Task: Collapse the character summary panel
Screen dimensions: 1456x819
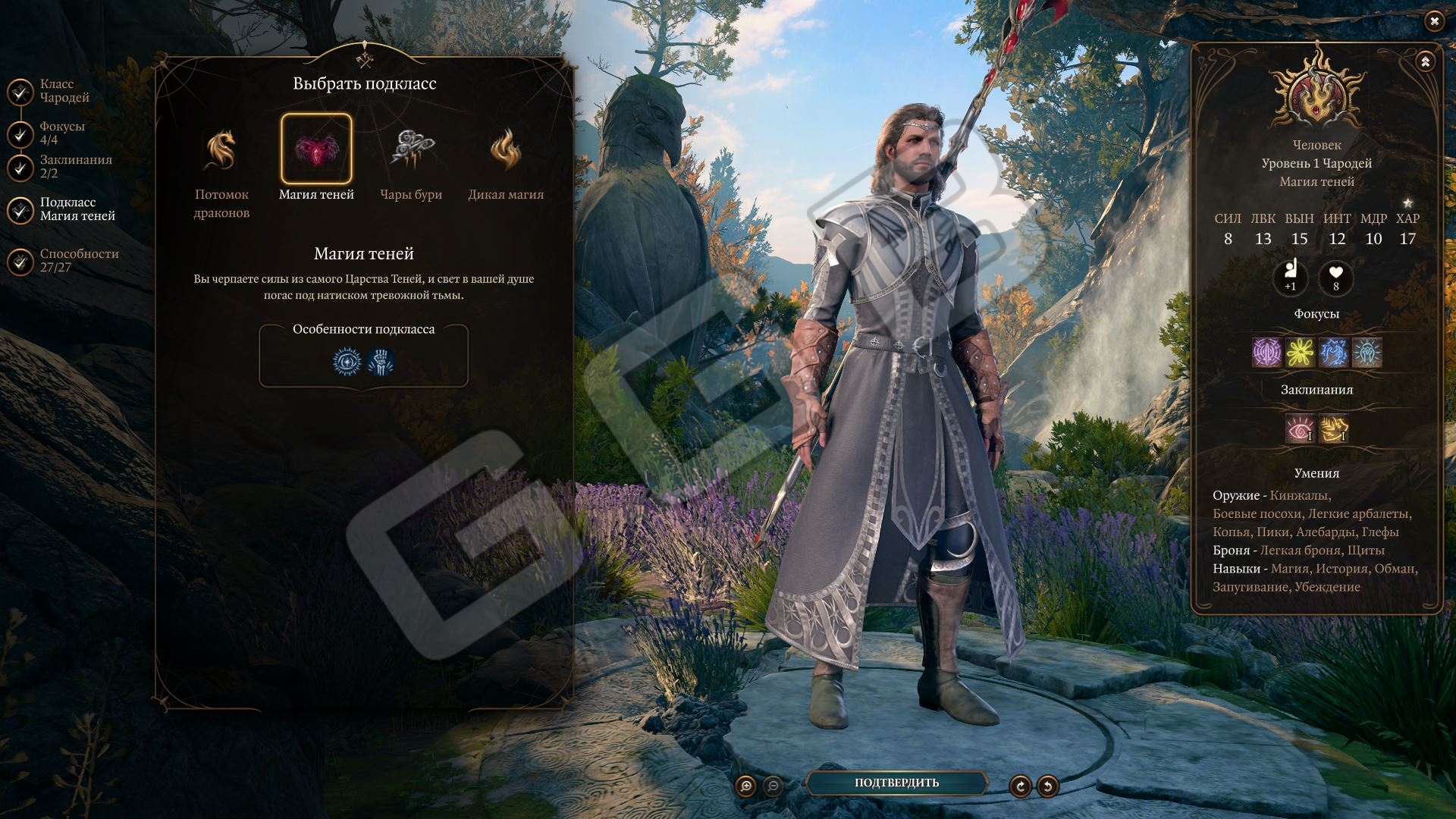Action: [x=1425, y=62]
